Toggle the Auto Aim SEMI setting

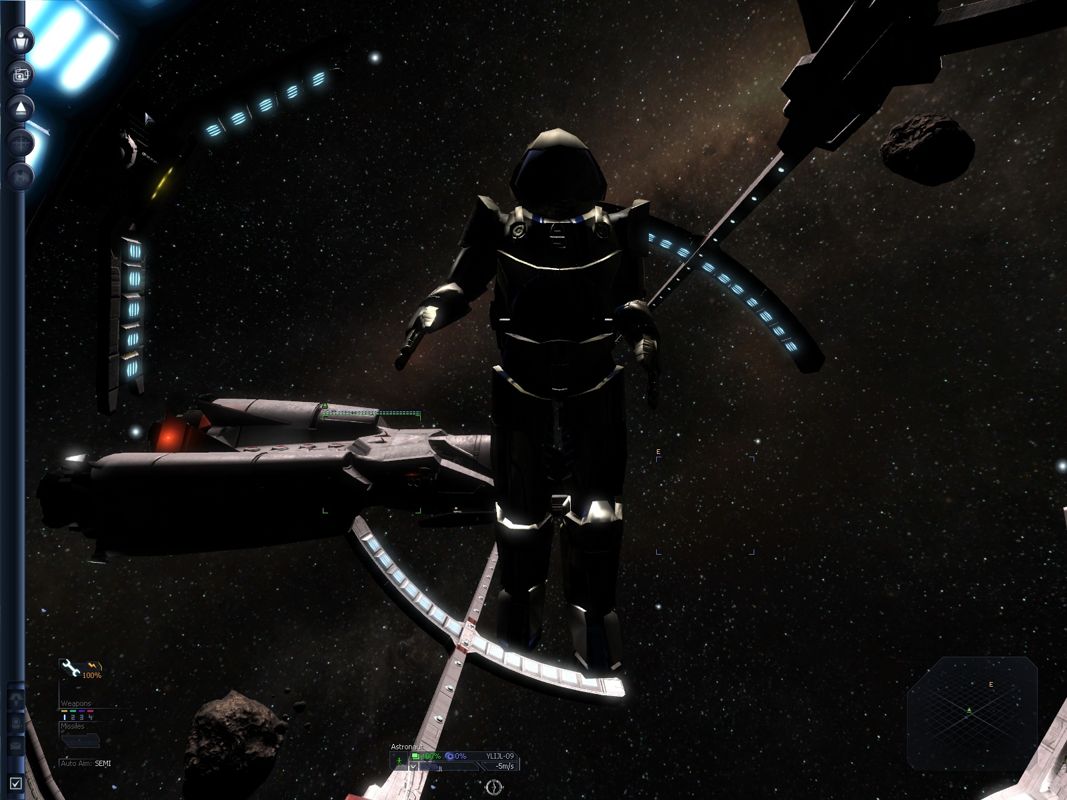[x=86, y=763]
